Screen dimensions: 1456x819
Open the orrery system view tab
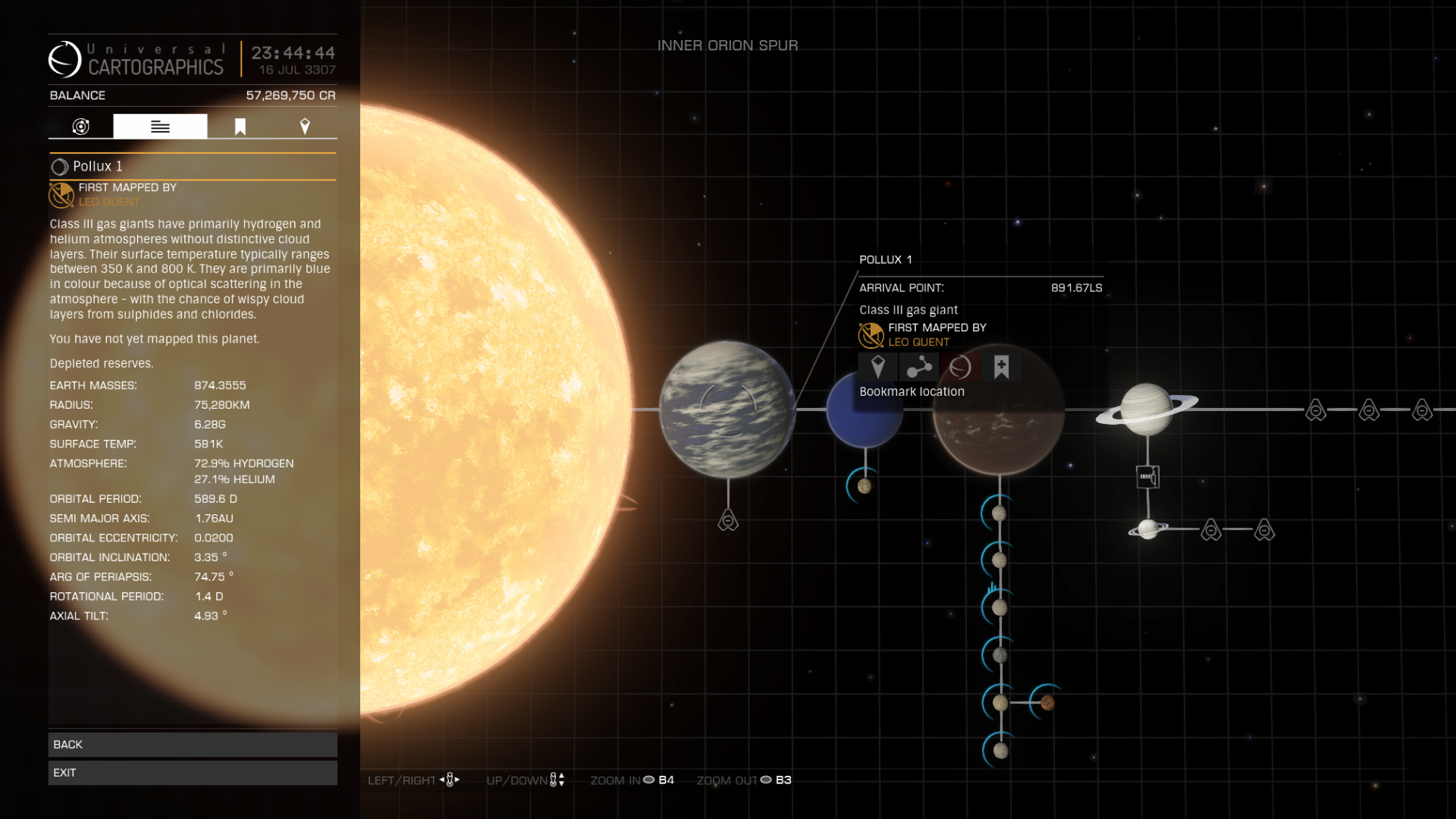coord(82,126)
